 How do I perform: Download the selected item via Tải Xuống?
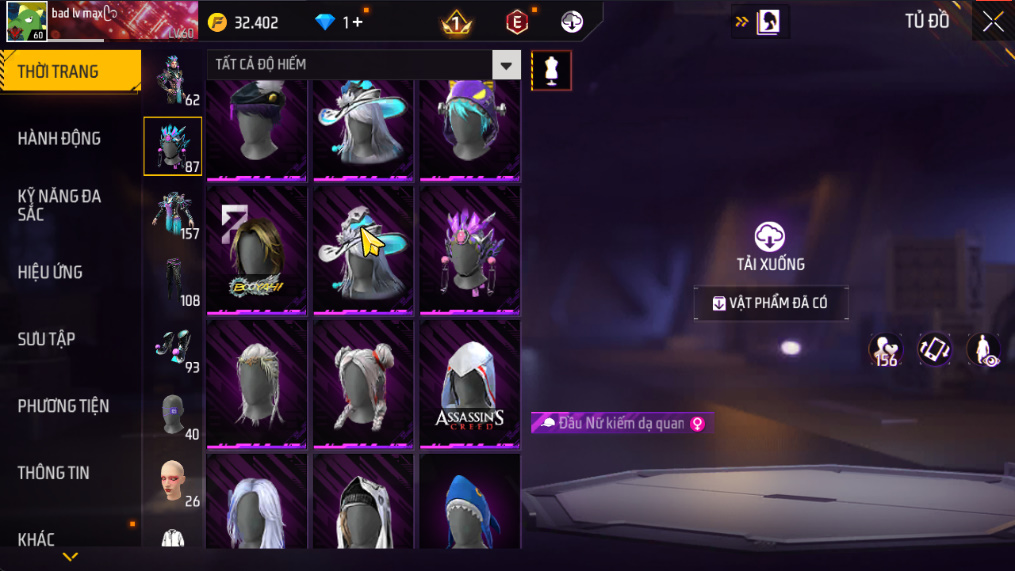coord(770,247)
